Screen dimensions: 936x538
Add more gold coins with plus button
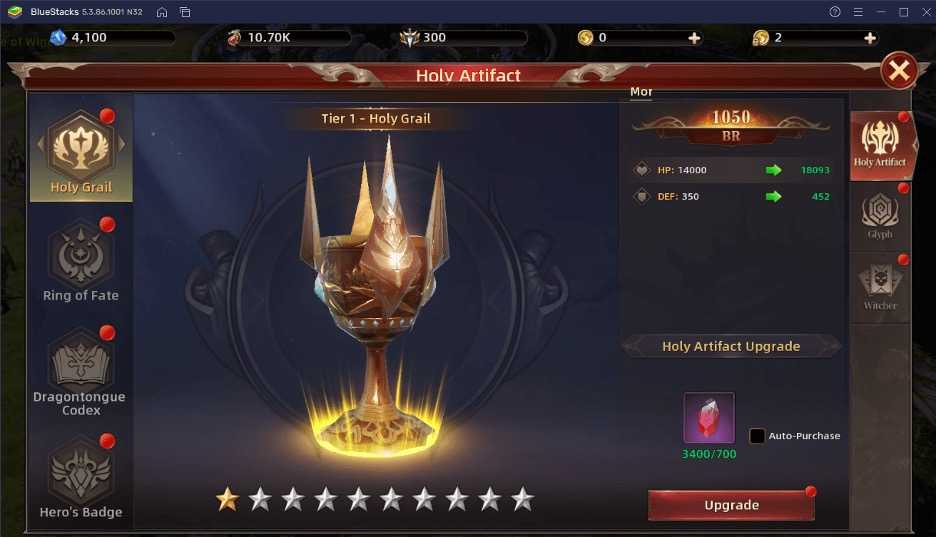tap(694, 38)
